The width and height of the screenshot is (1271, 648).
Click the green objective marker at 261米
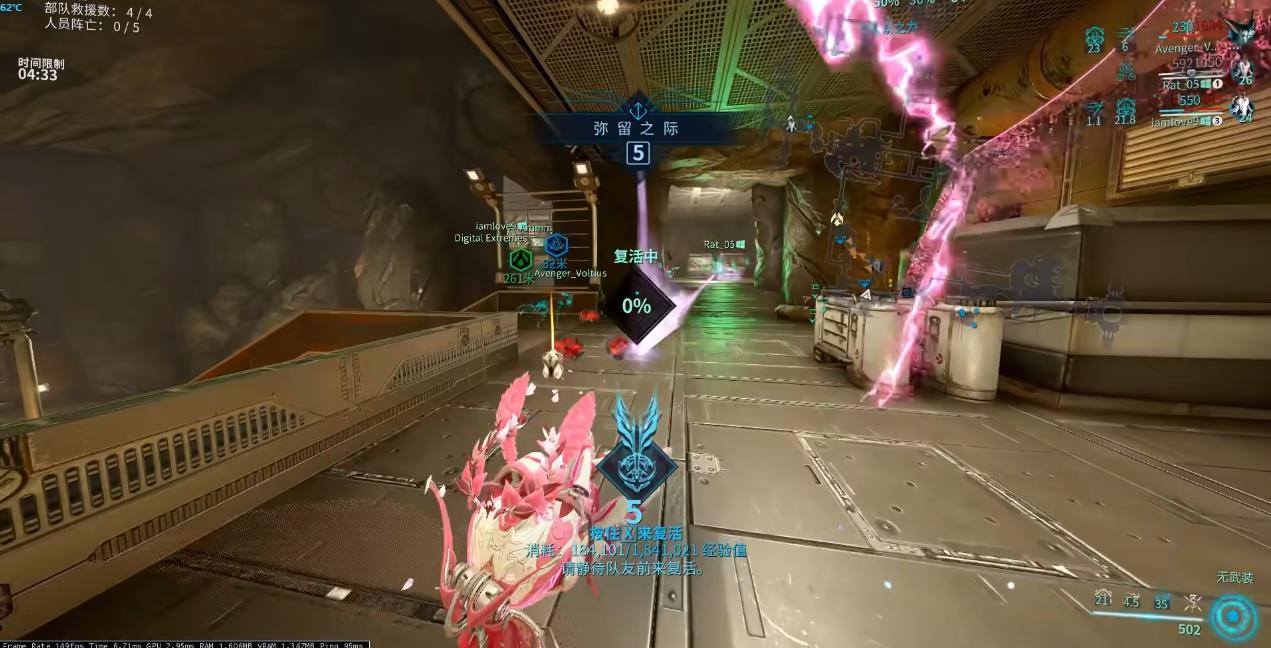517,262
